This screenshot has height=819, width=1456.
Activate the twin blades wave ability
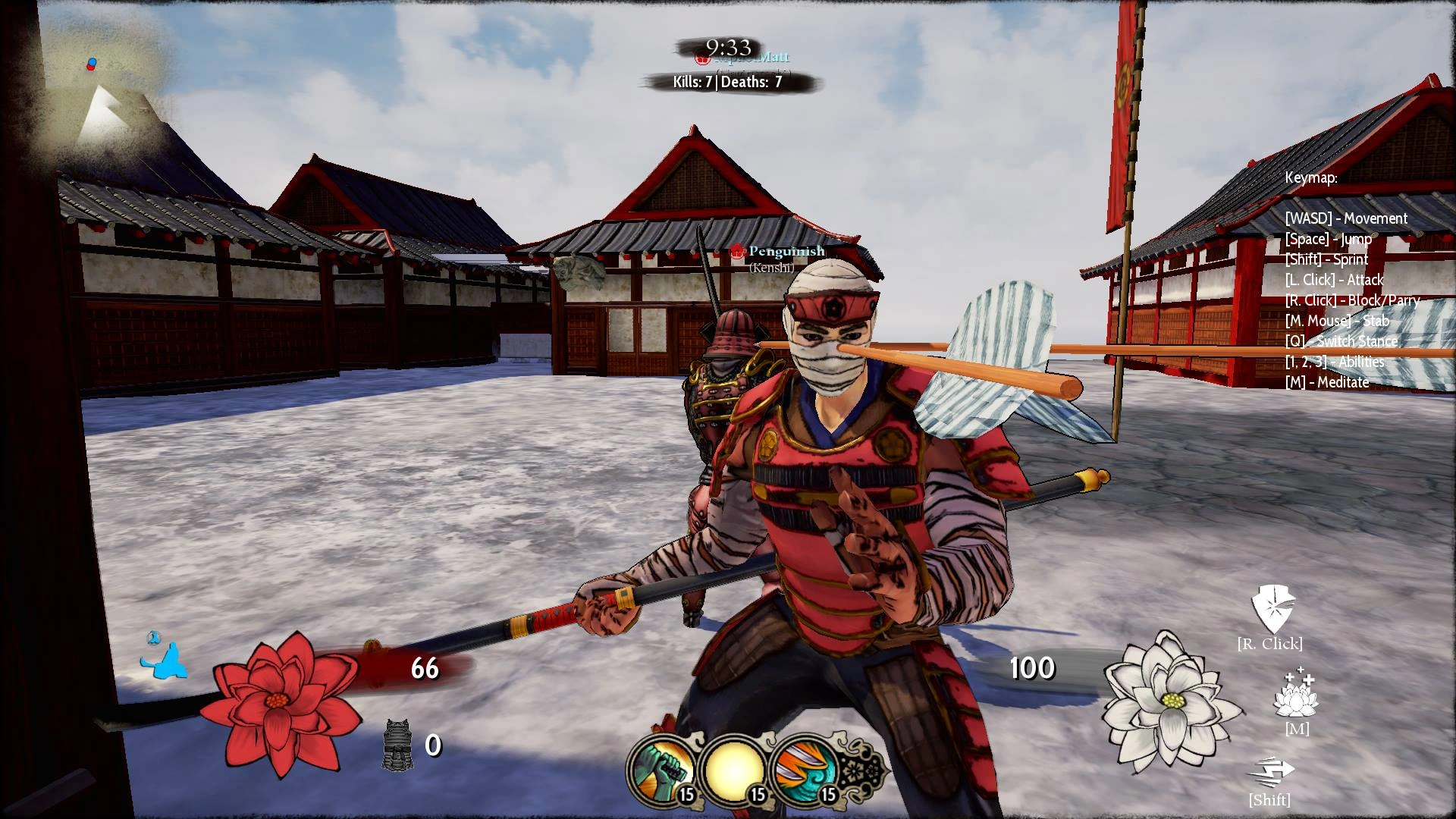pyautogui.click(x=804, y=768)
